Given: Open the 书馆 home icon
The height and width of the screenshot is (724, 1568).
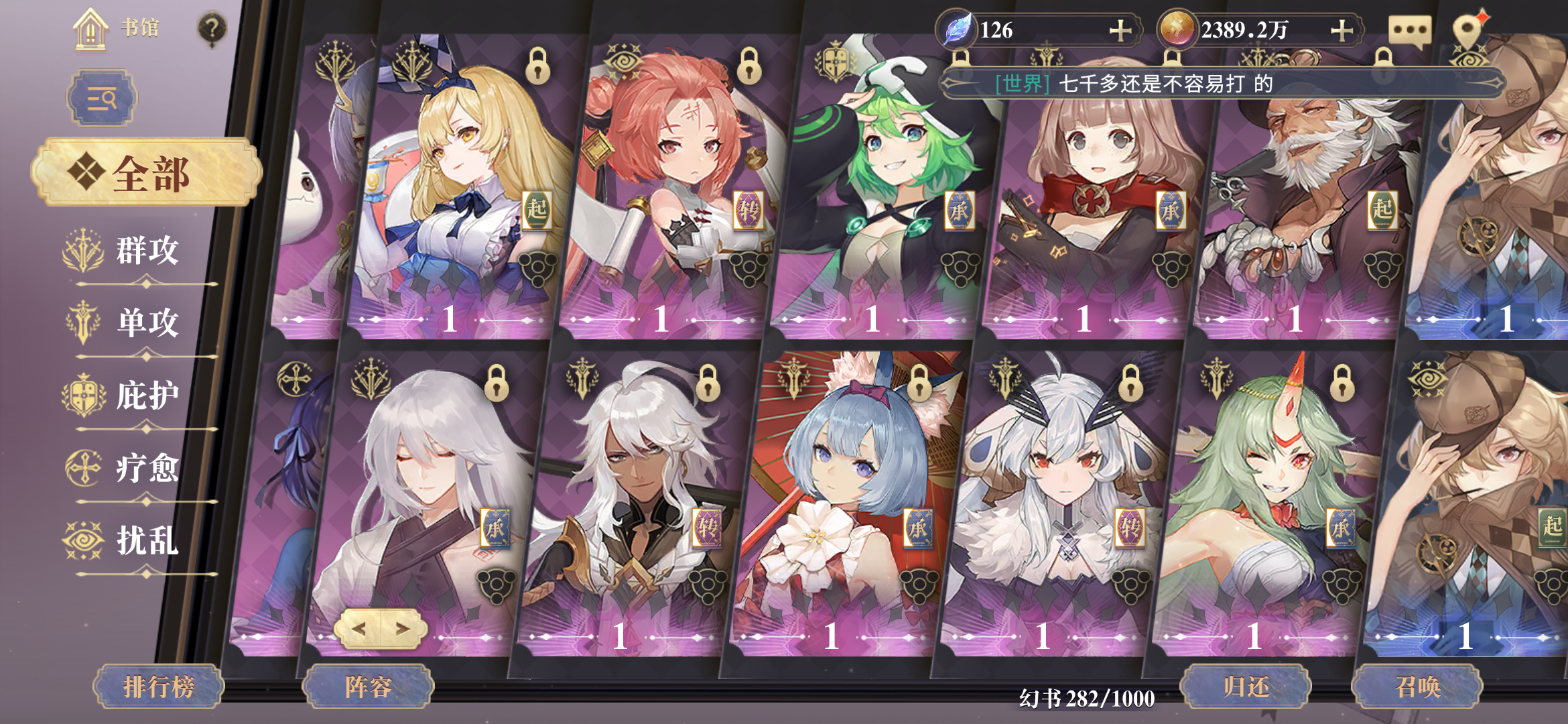Looking at the screenshot, I should 90,29.
